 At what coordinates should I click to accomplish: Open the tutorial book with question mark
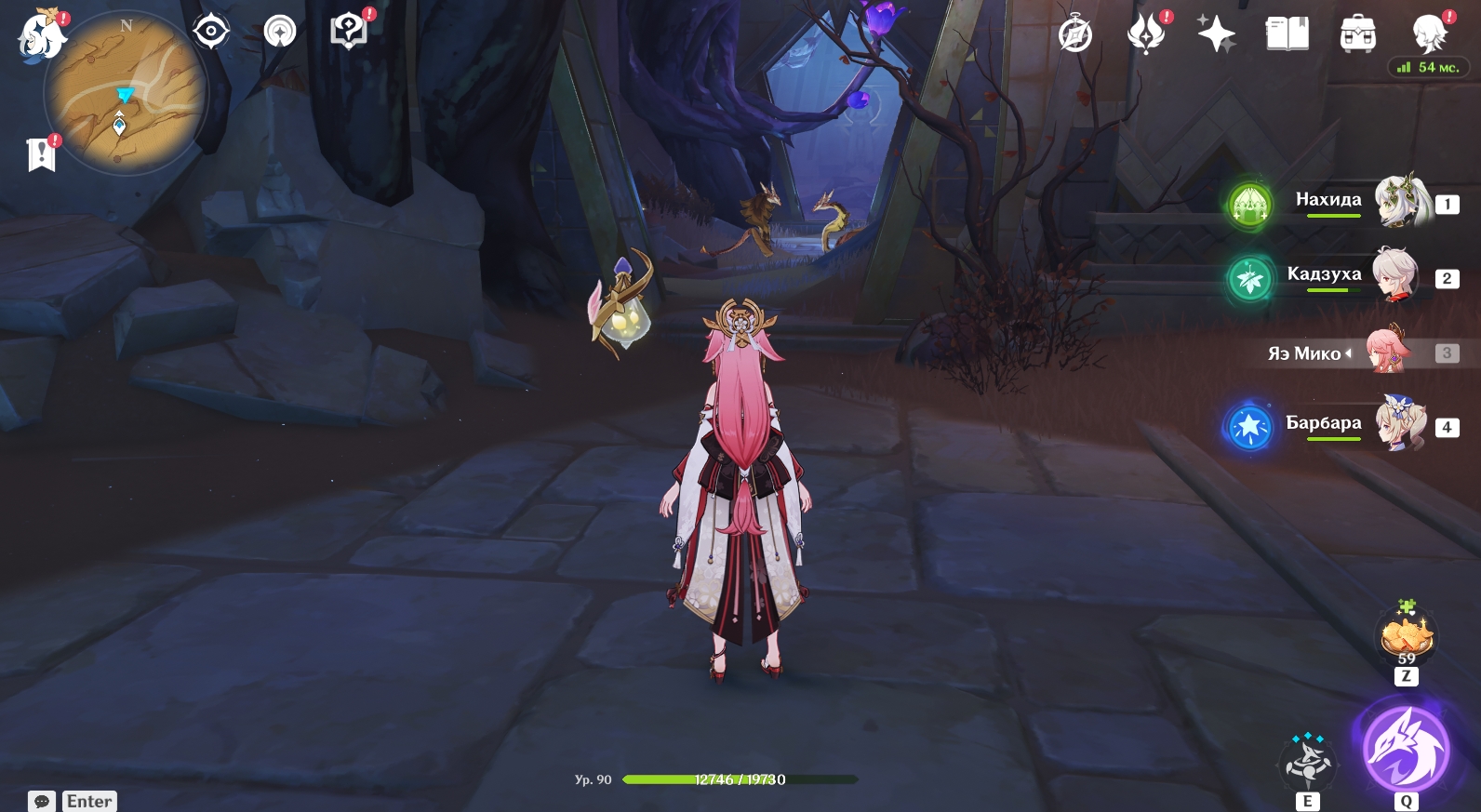tap(349, 32)
